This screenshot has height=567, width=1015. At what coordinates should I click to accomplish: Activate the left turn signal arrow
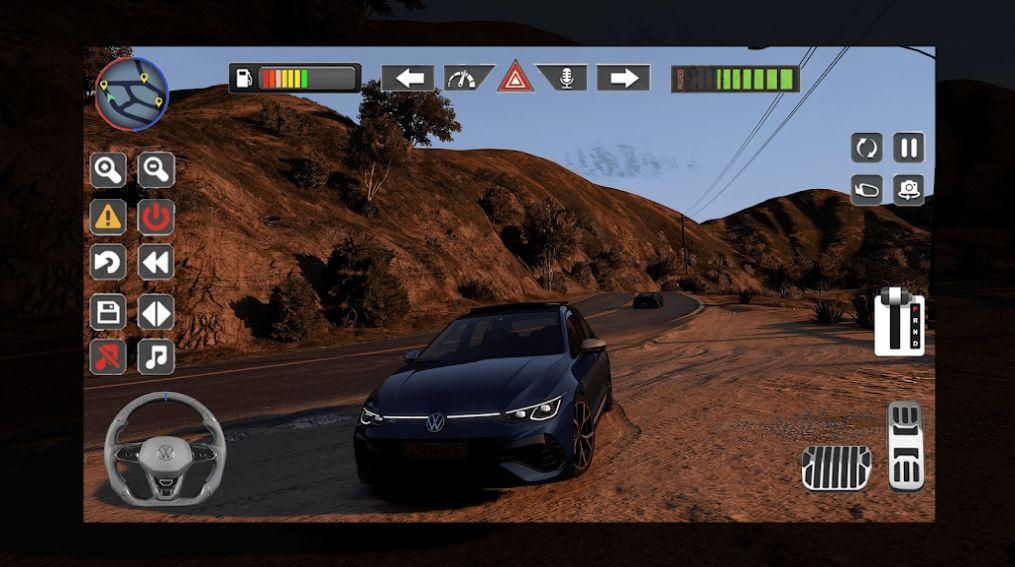click(x=407, y=78)
